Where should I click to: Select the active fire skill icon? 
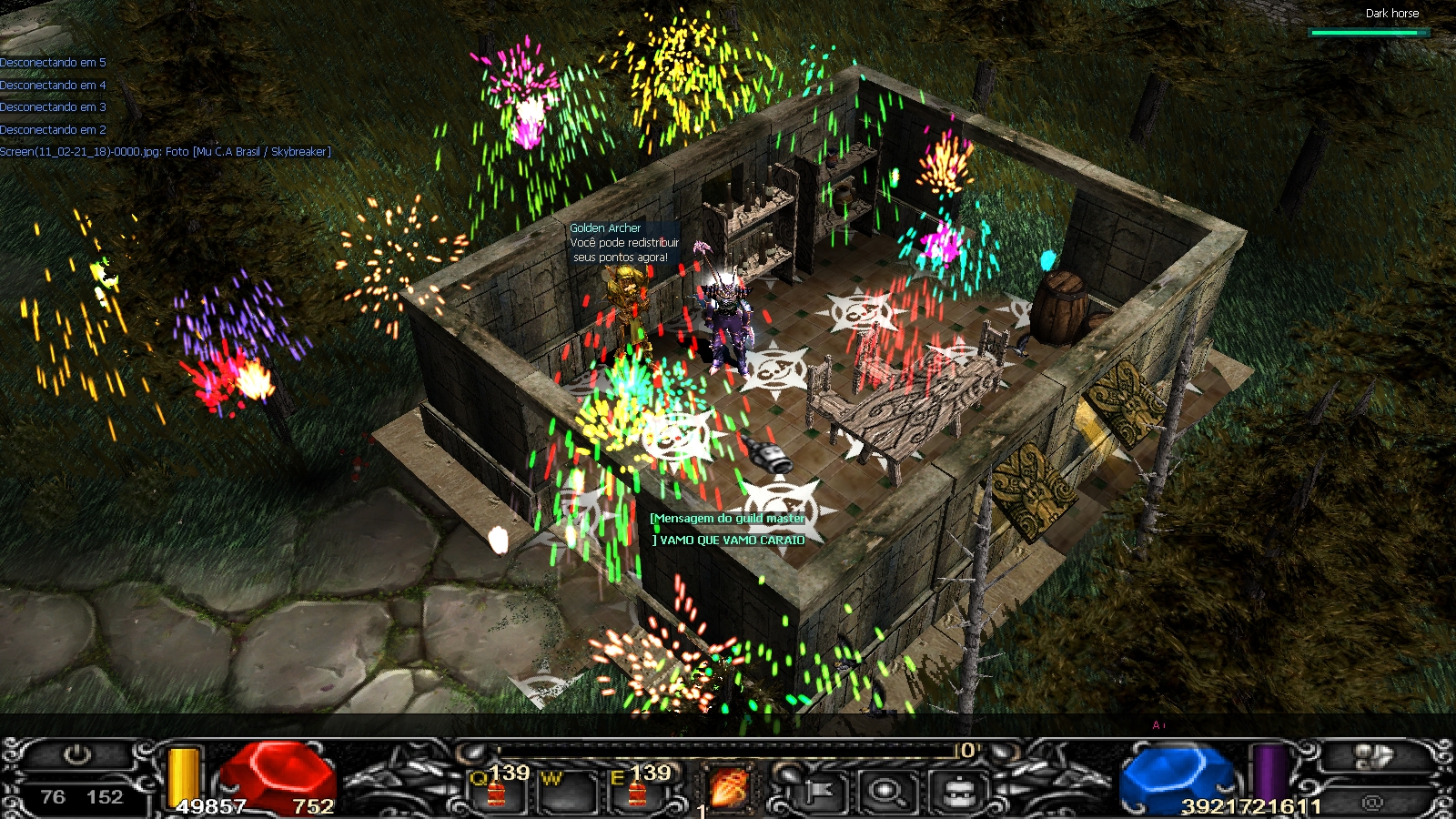click(x=728, y=788)
